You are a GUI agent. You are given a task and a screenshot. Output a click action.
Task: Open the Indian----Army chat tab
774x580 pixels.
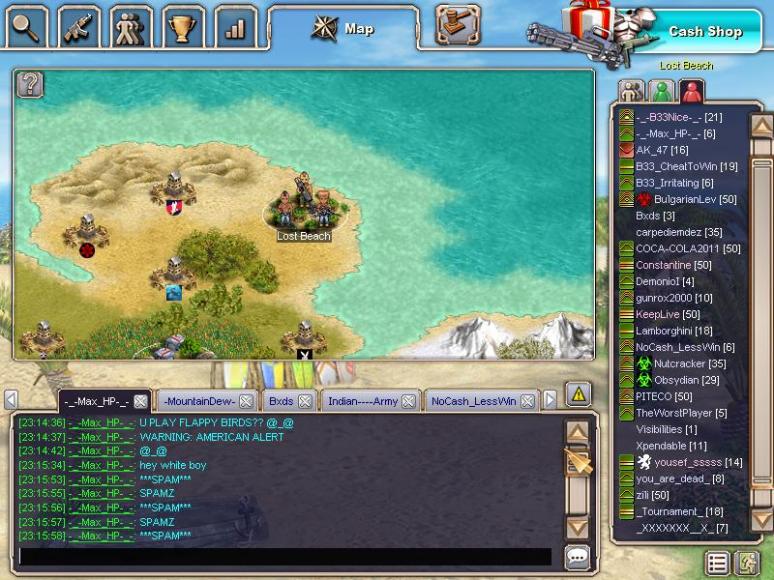[363, 401]
